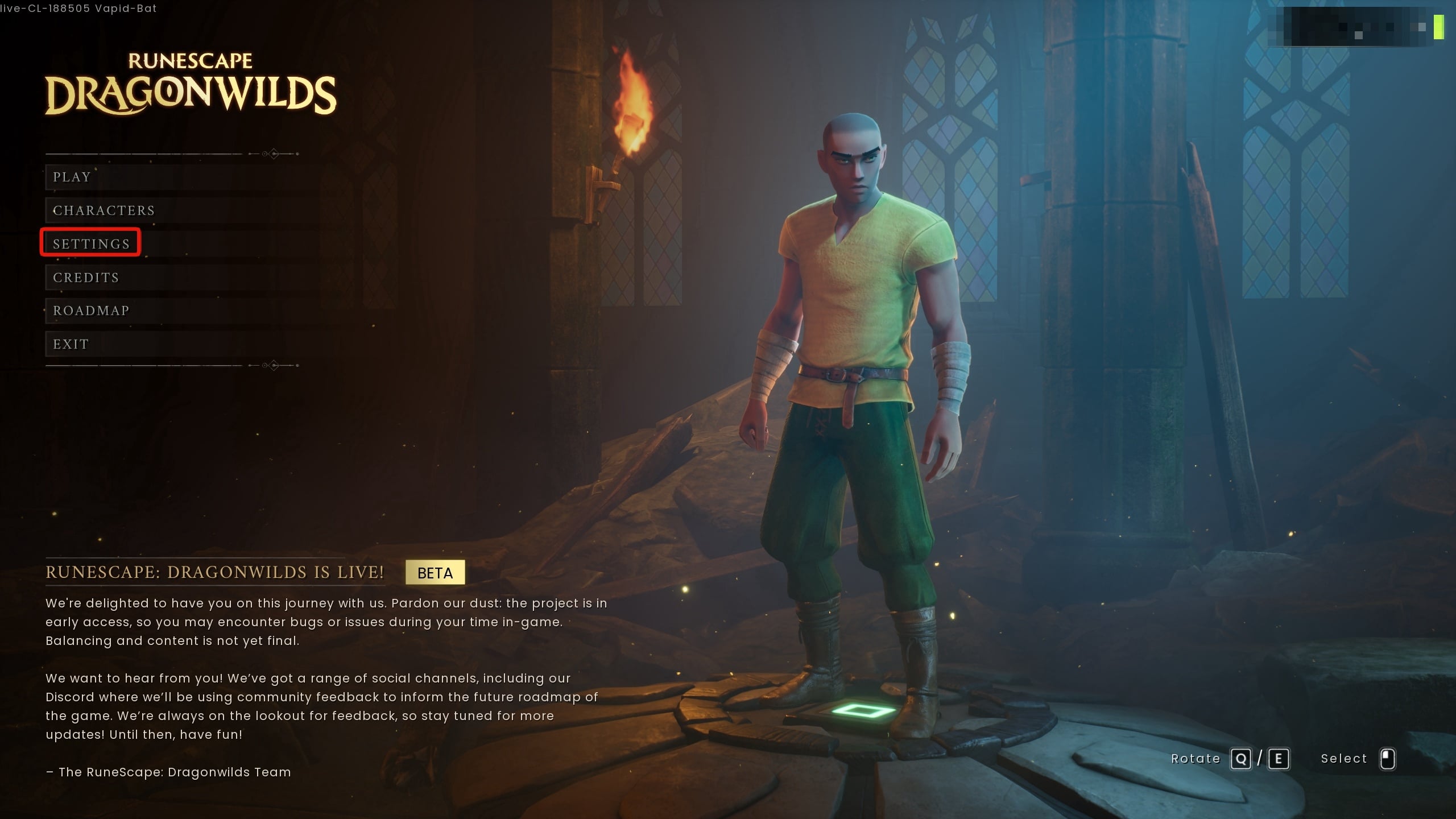Open the Characters menu
The image size is (1456, 819).
pyautogui.click(x=104, y=210)
